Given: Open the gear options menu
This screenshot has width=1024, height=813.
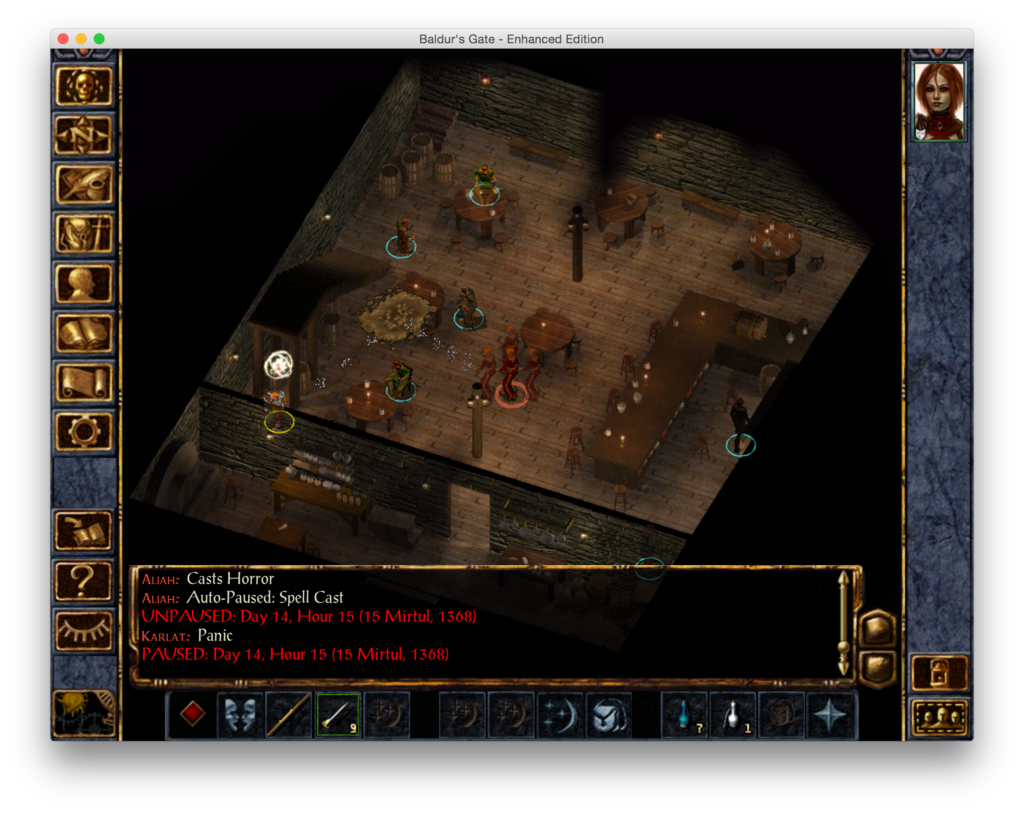Looking at the screenshot, I should tap(84, 431).
